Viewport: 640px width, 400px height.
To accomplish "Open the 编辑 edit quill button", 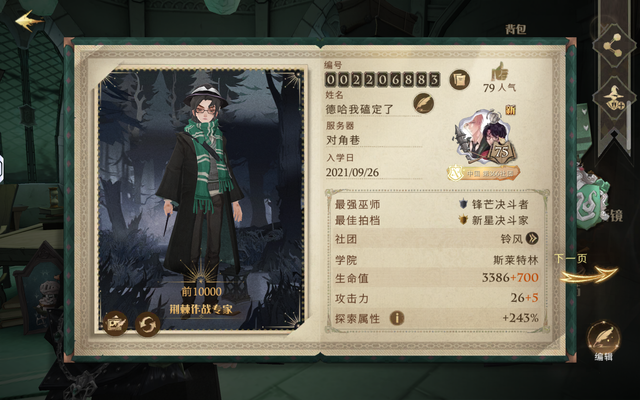I will (x=602, y=337).
